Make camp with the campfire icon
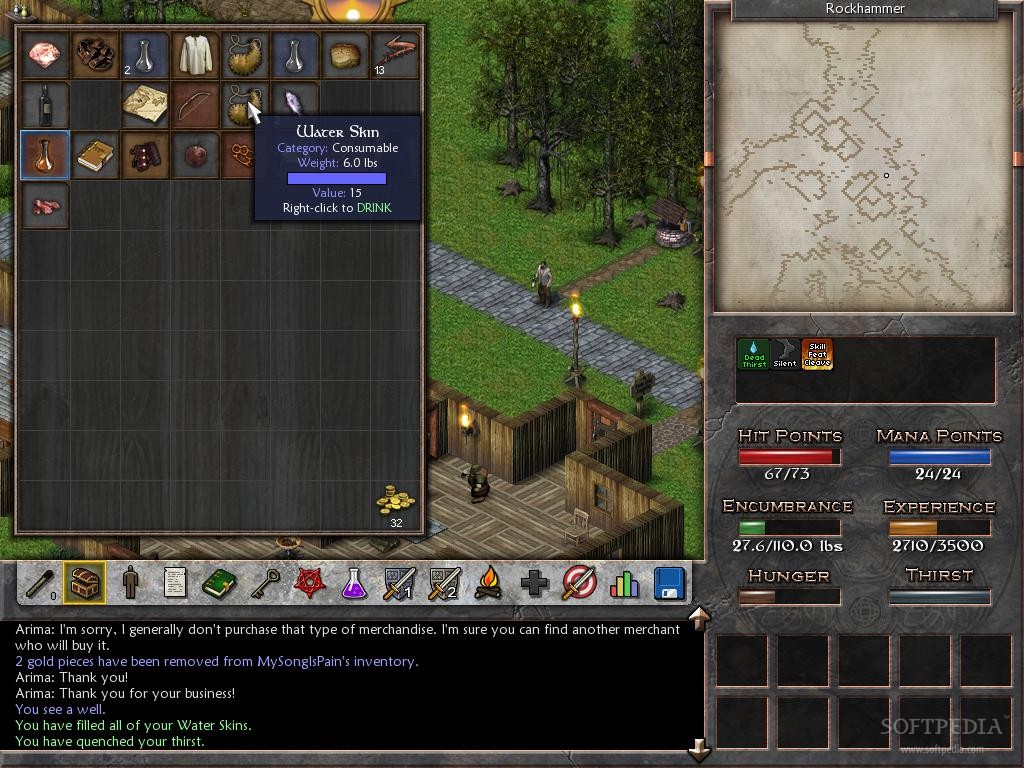The width and height of the screenshot is (1024, 768). coord(488,582)
